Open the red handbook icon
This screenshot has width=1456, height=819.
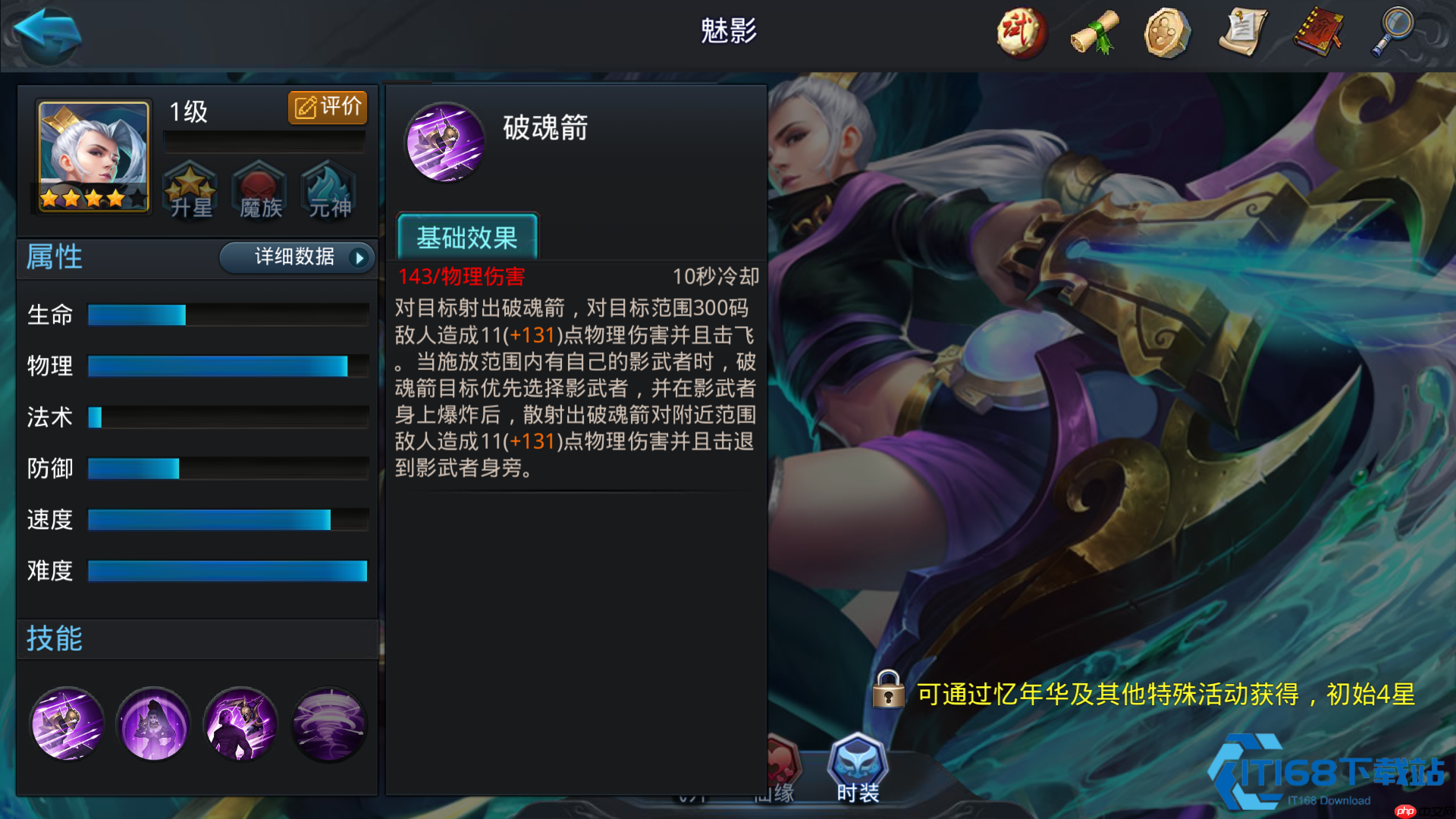(x=1318, y=32)
